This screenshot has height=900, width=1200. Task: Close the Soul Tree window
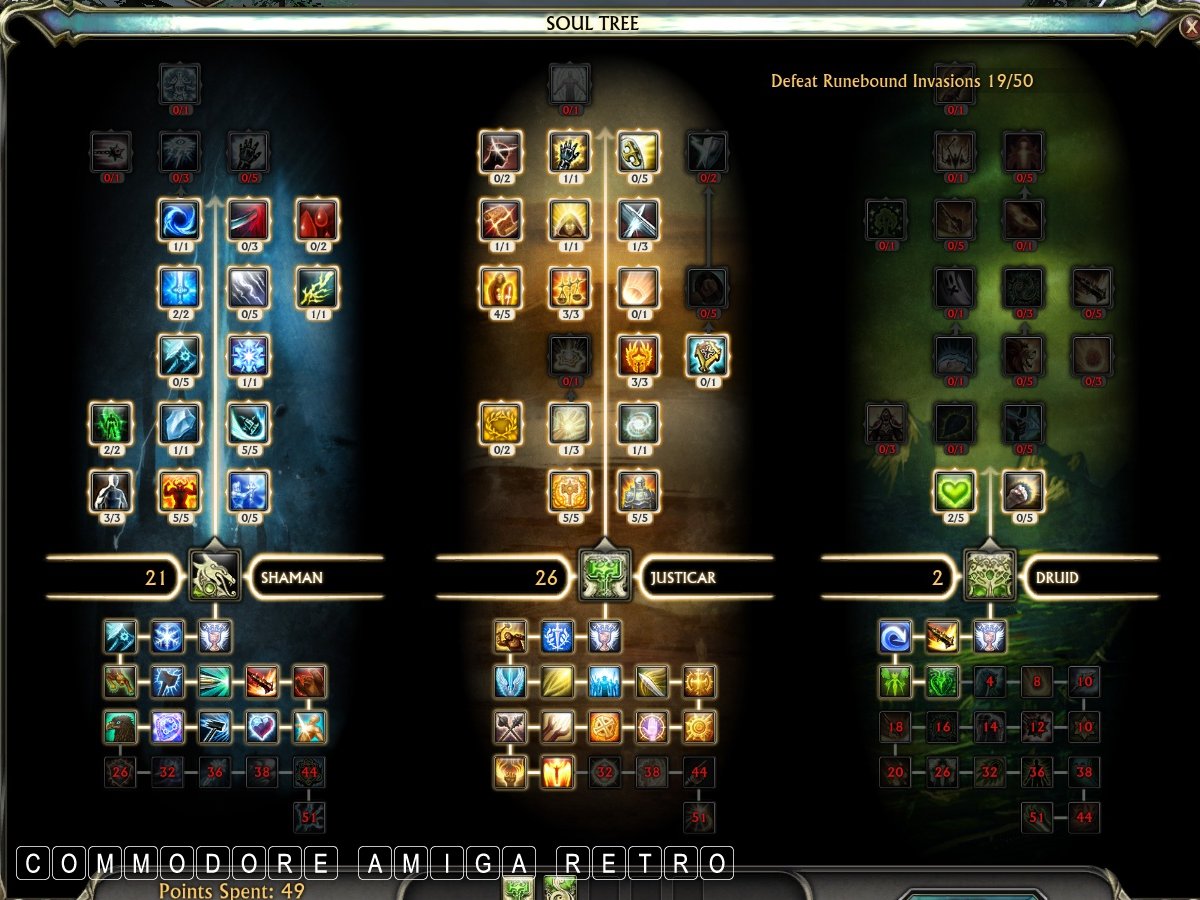coord(1189,27)
